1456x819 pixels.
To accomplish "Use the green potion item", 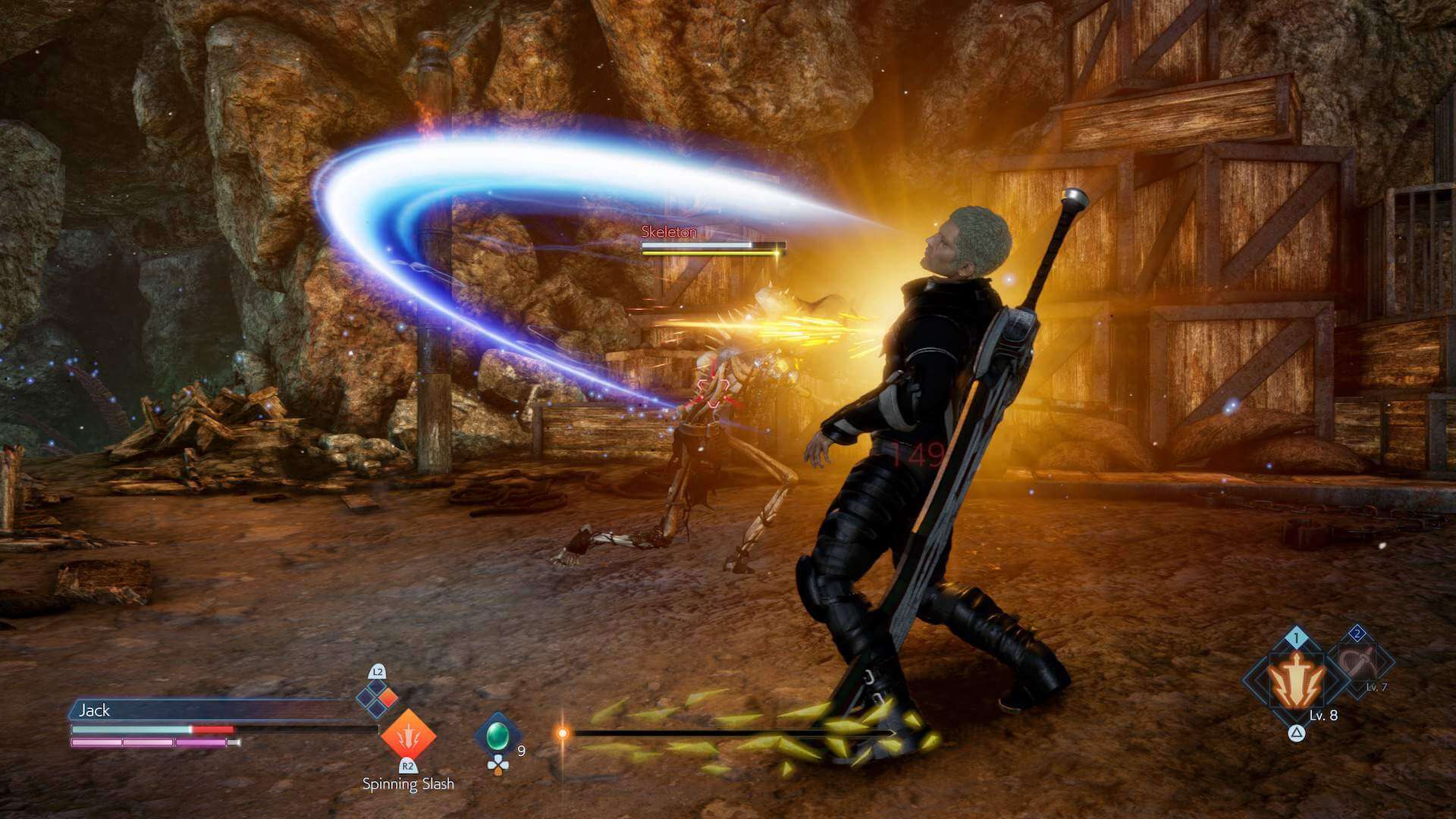I will 497,735.
